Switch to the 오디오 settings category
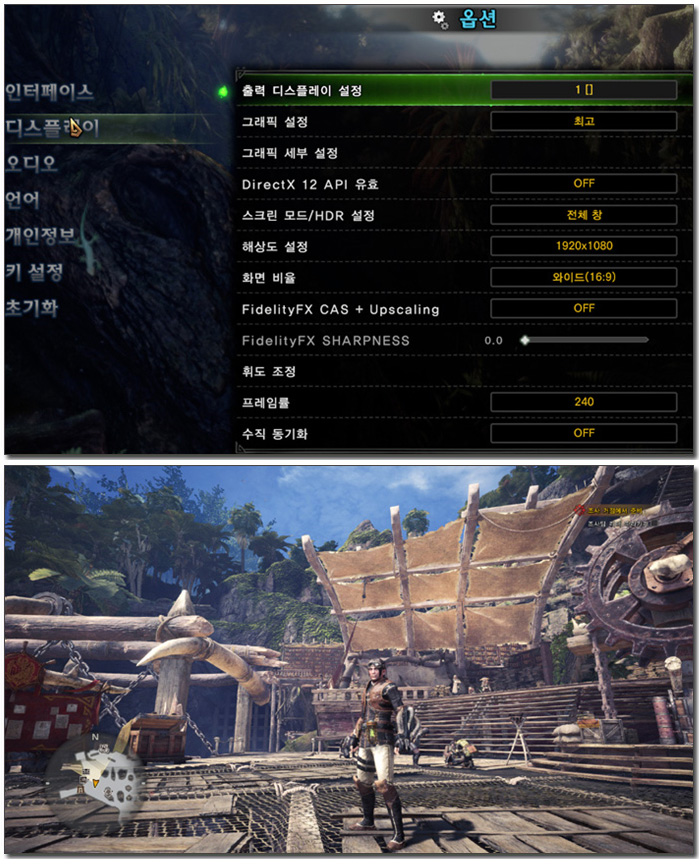 pos(32,163)
